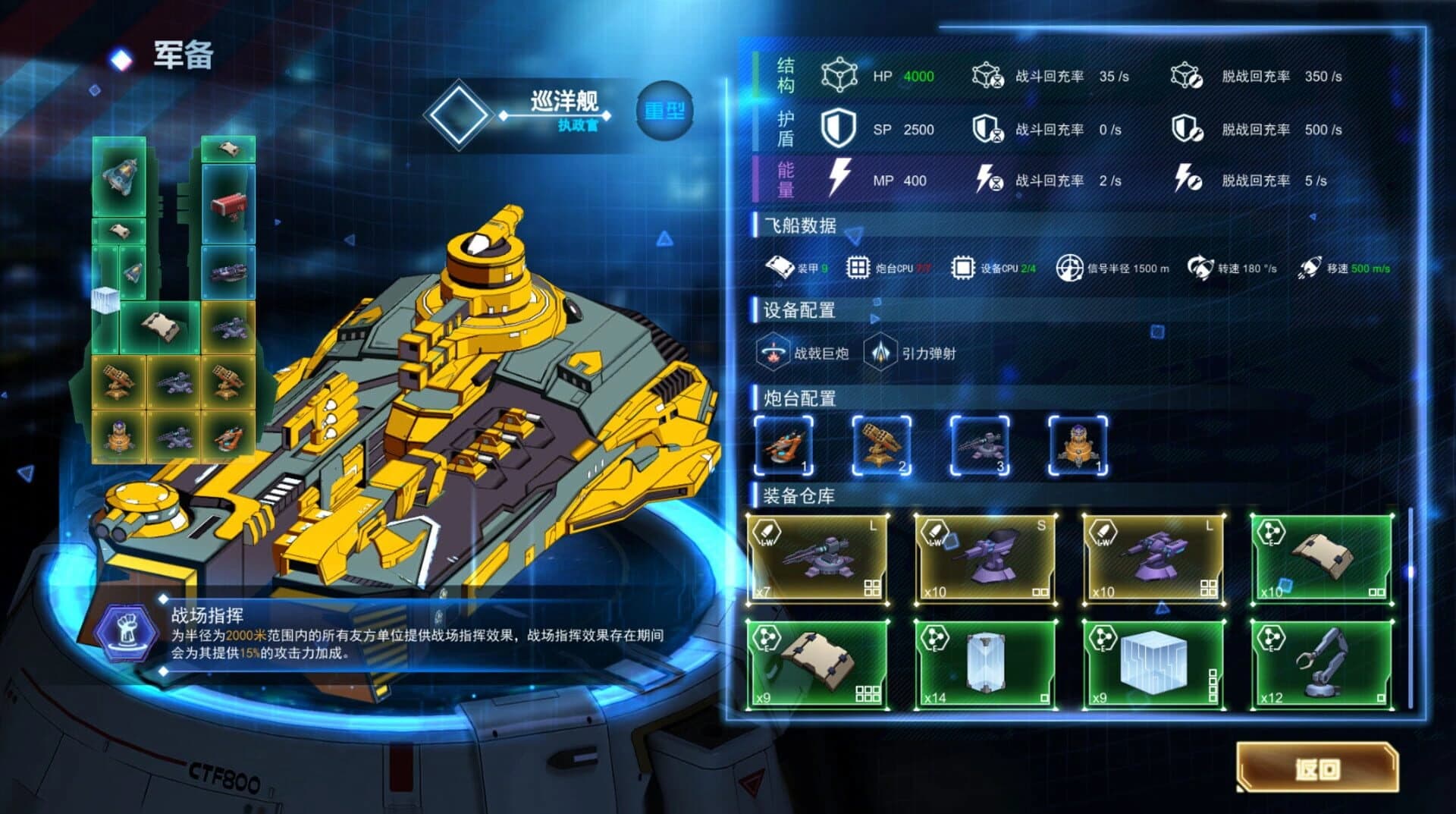Image resolution: width=1456 pixels, height=814 pixels.
Task: Click the 返回 return button
Action: pyautogui.click(x=1317, y=768)
